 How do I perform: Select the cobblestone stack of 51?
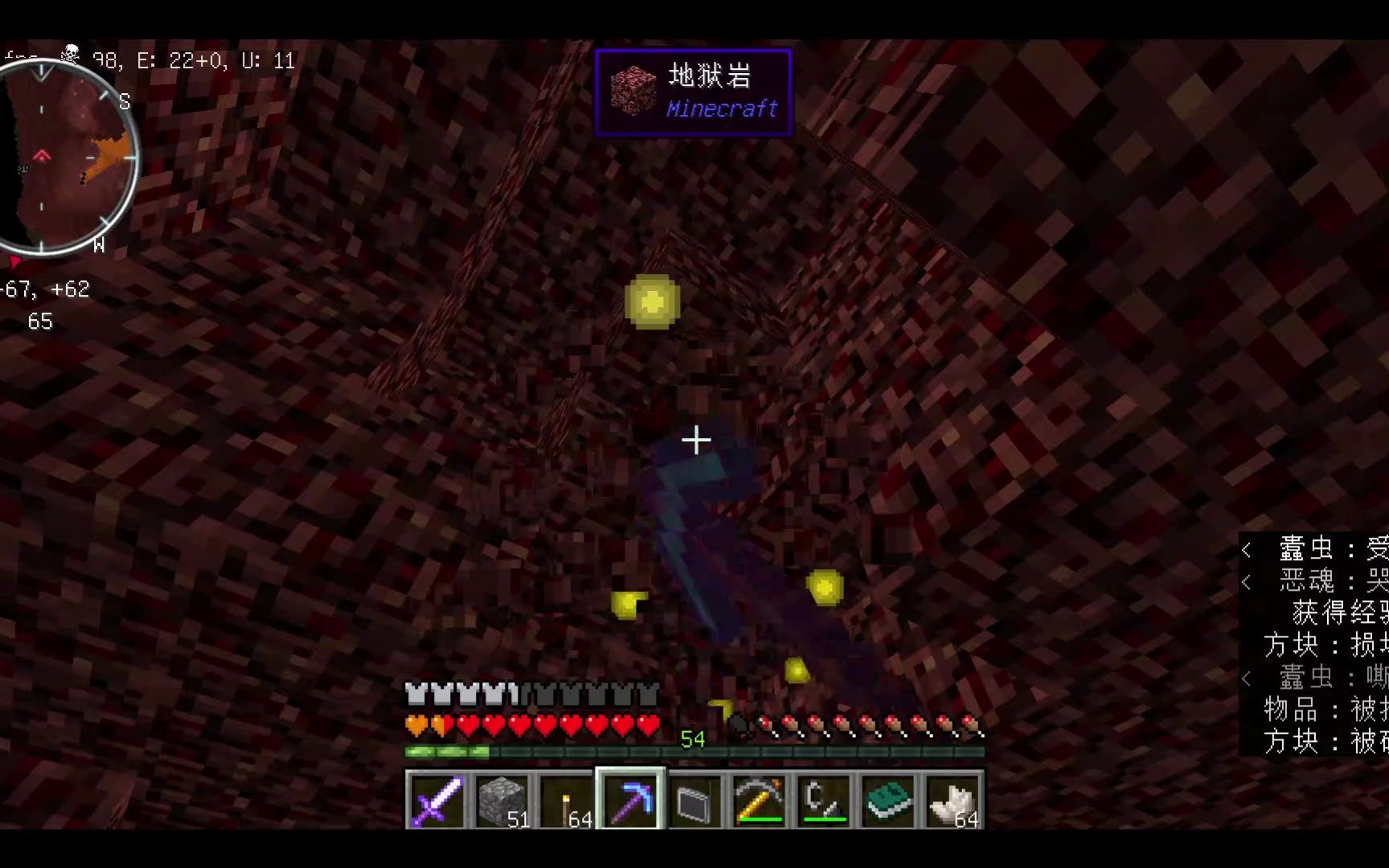pos(502,800)
